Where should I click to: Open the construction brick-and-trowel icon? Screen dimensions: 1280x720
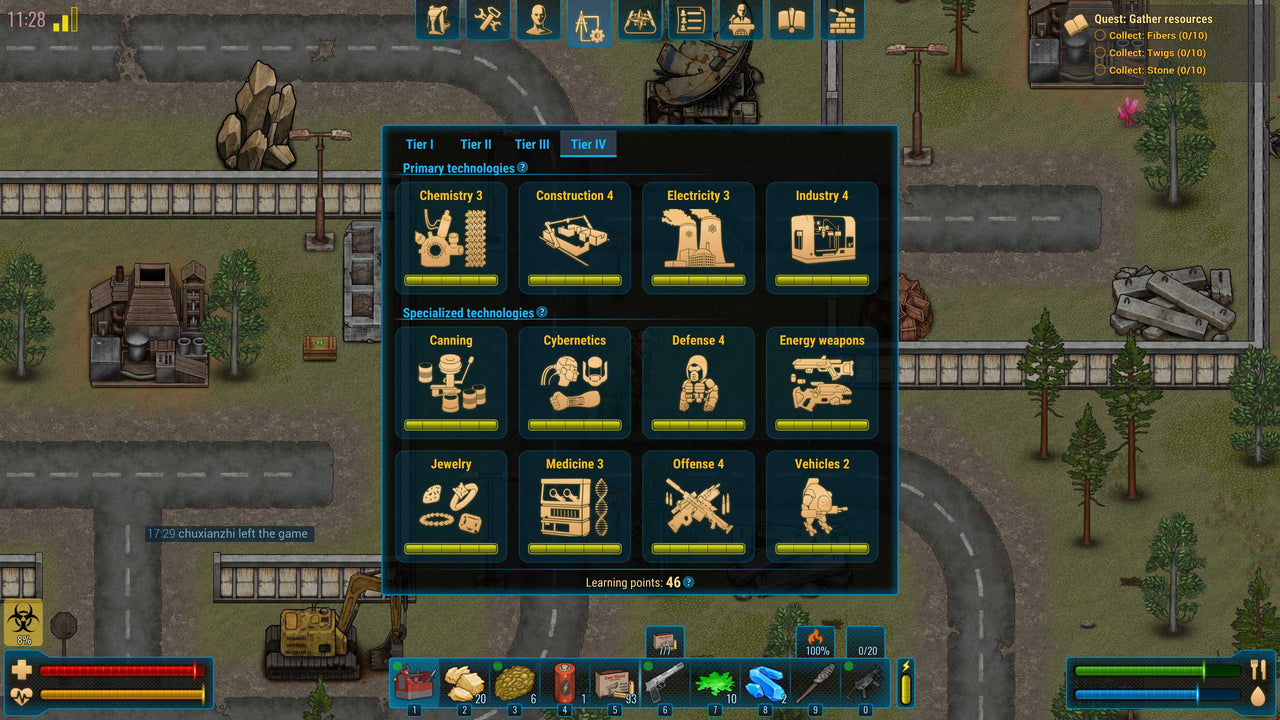(842, 19)
